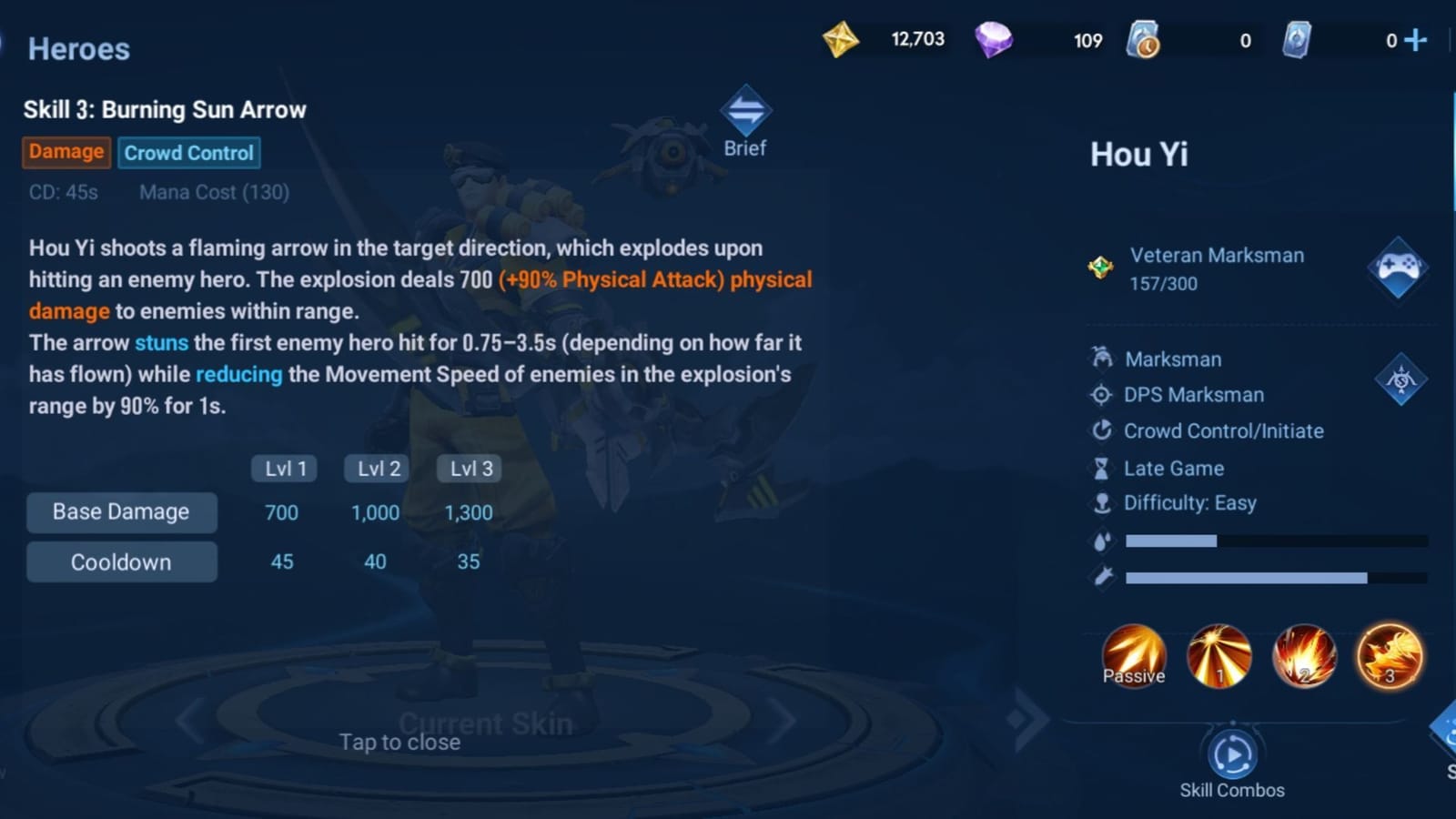Tap the Brief view icon
1456x819 pixels.
coord(744,111)
